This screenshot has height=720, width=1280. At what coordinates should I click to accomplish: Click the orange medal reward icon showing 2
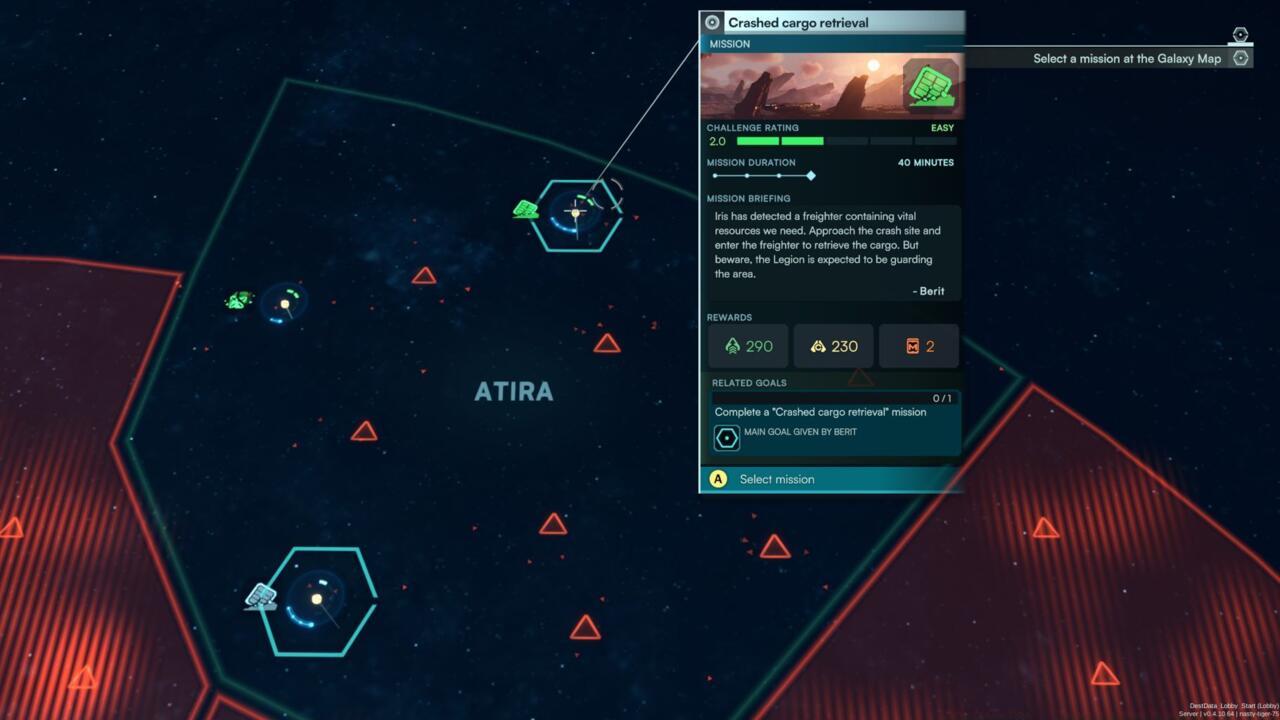[x=918, y=346]
